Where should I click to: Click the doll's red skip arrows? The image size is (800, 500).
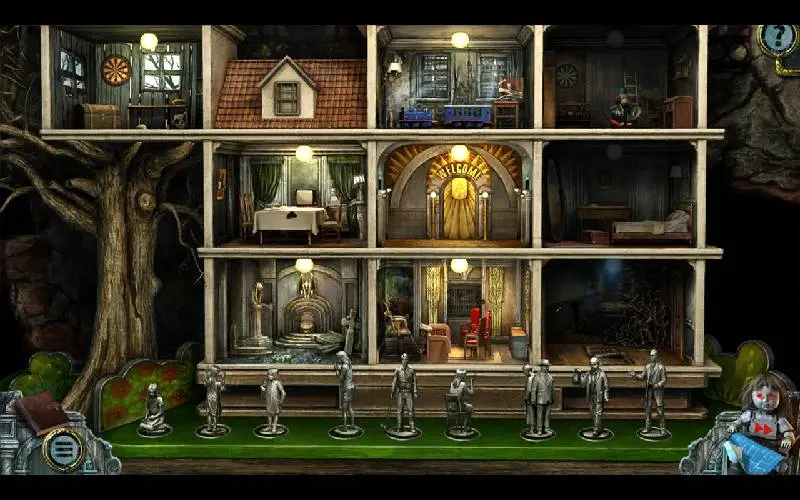point(763,429)
